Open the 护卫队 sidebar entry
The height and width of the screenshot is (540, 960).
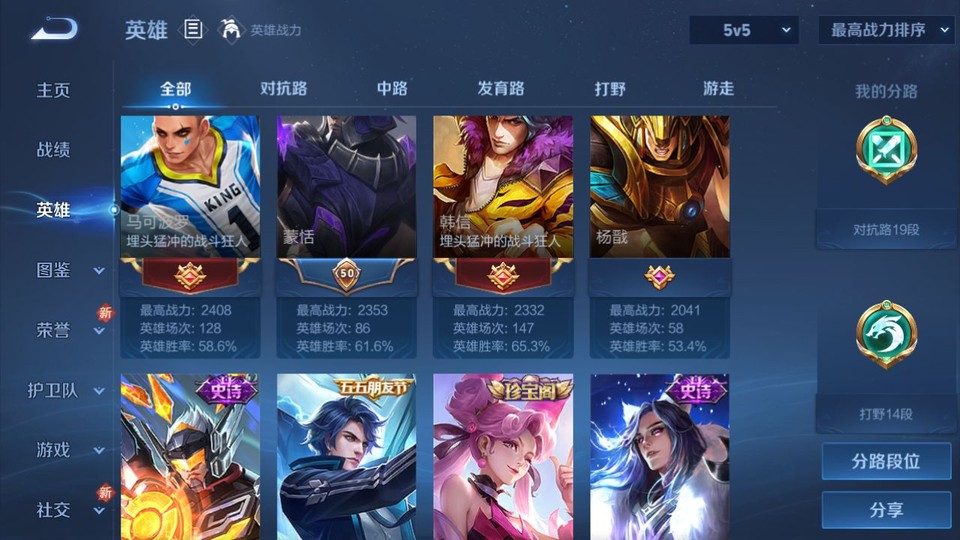(66, 390)
